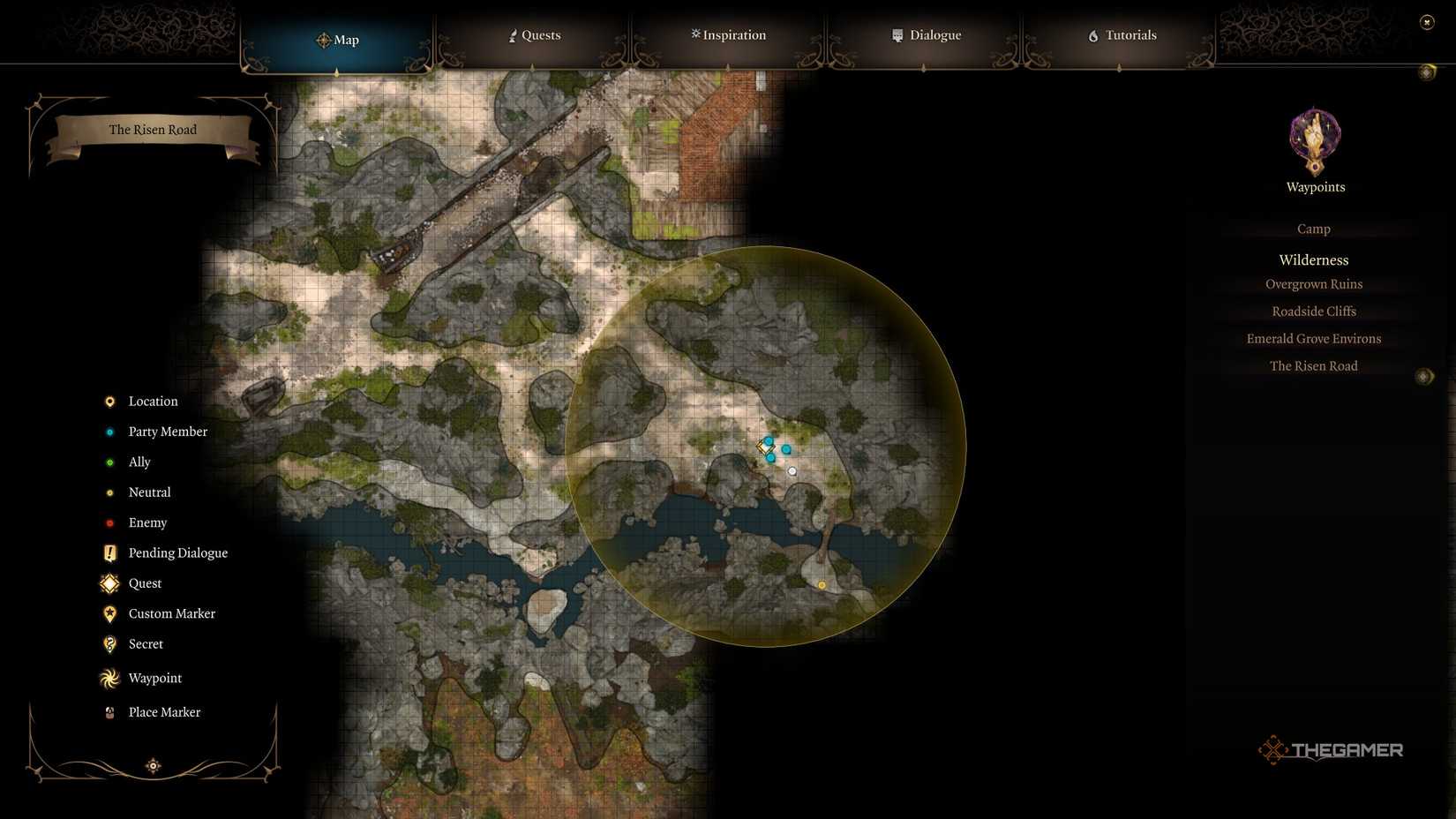
Task: Toggle Party Member marker visibility
Action: [109, 432]
